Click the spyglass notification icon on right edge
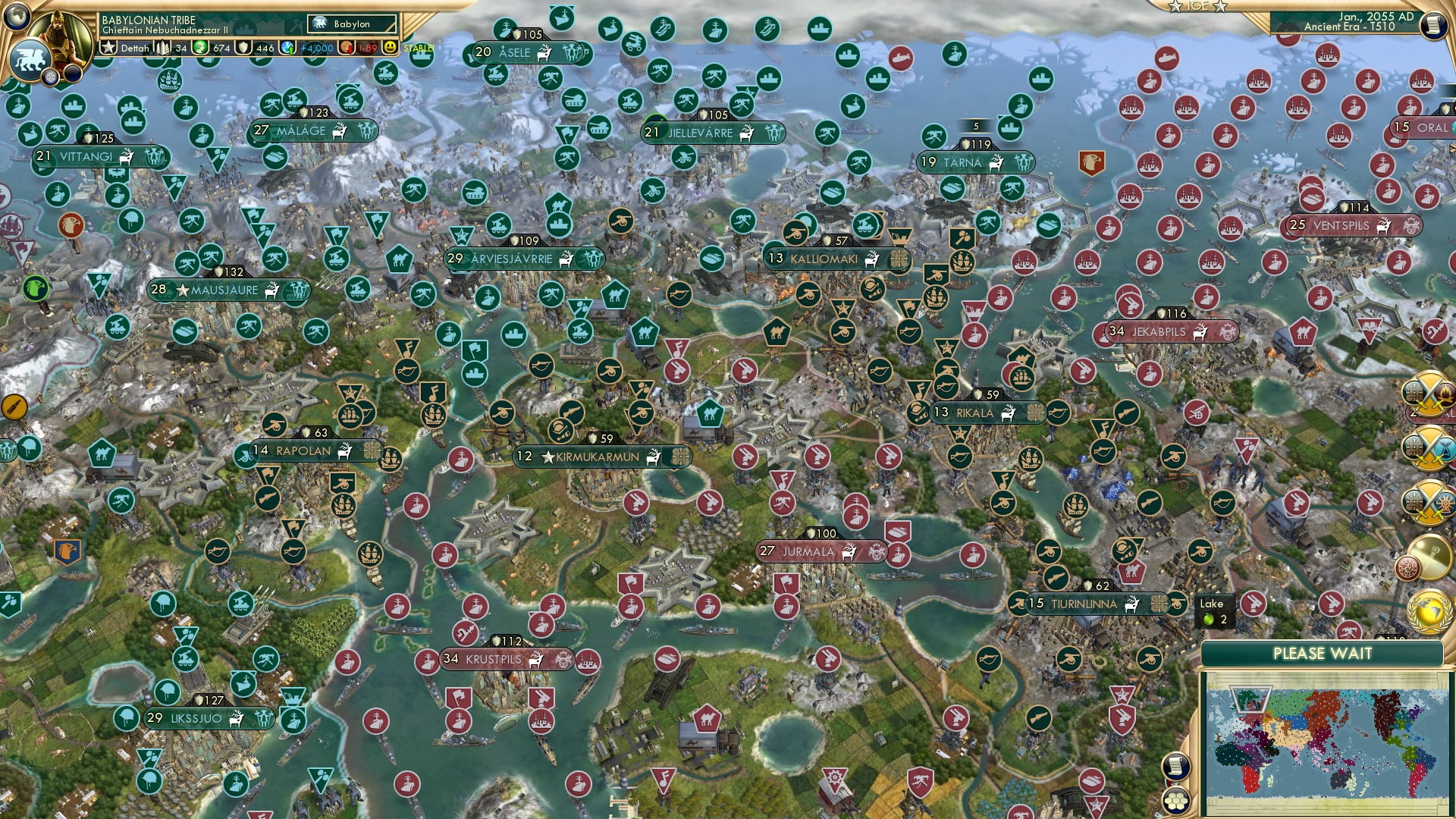 click(1432, 556)
